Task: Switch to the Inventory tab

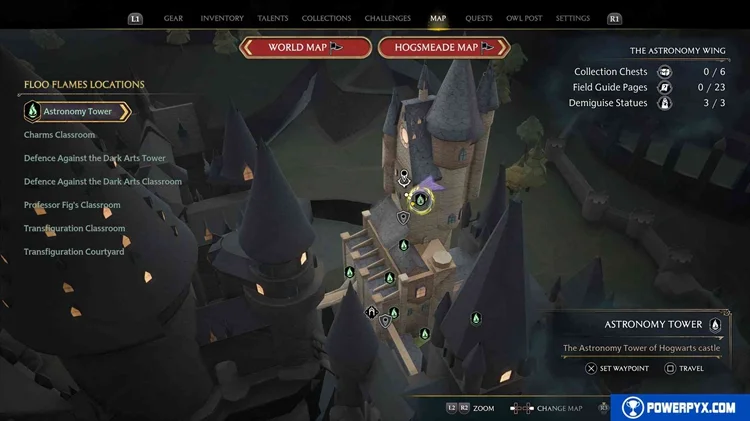Action: (222, 18)
